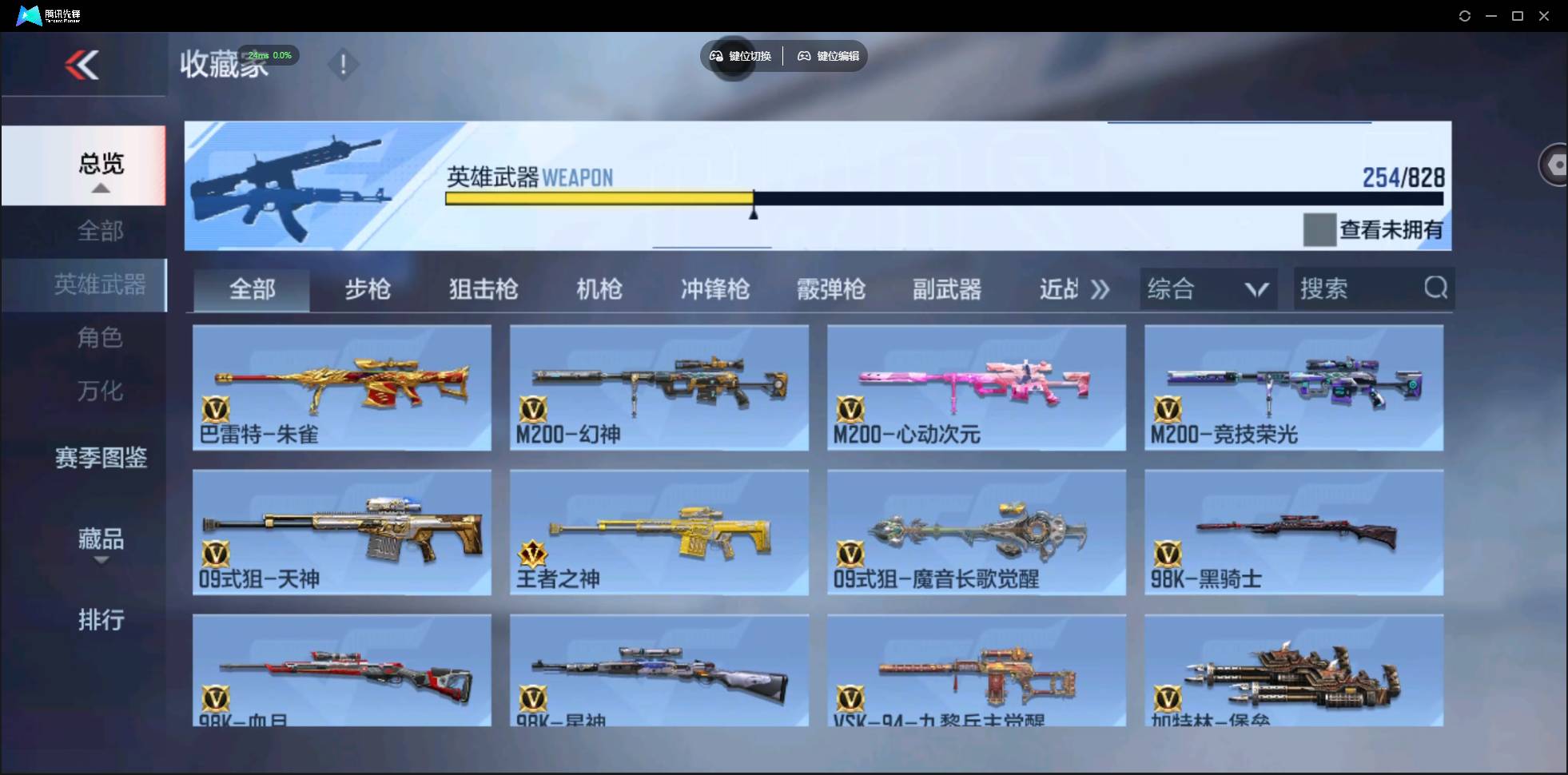Click the golden V badge on 王者之神
Screen dimensions: 1568x775
(531, 553)
